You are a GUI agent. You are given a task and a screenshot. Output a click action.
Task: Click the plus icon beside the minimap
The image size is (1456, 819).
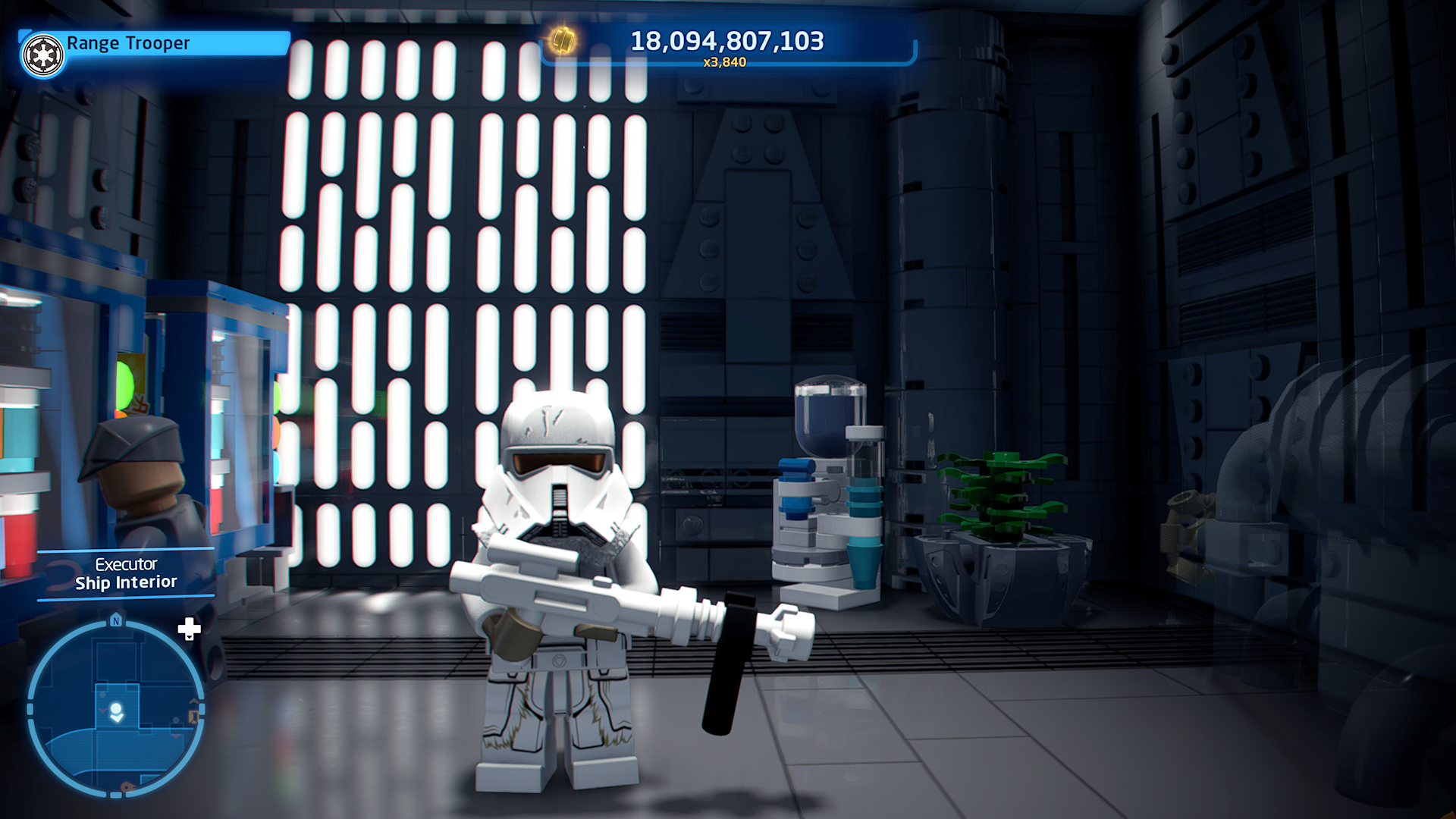[x=189, y=629]
